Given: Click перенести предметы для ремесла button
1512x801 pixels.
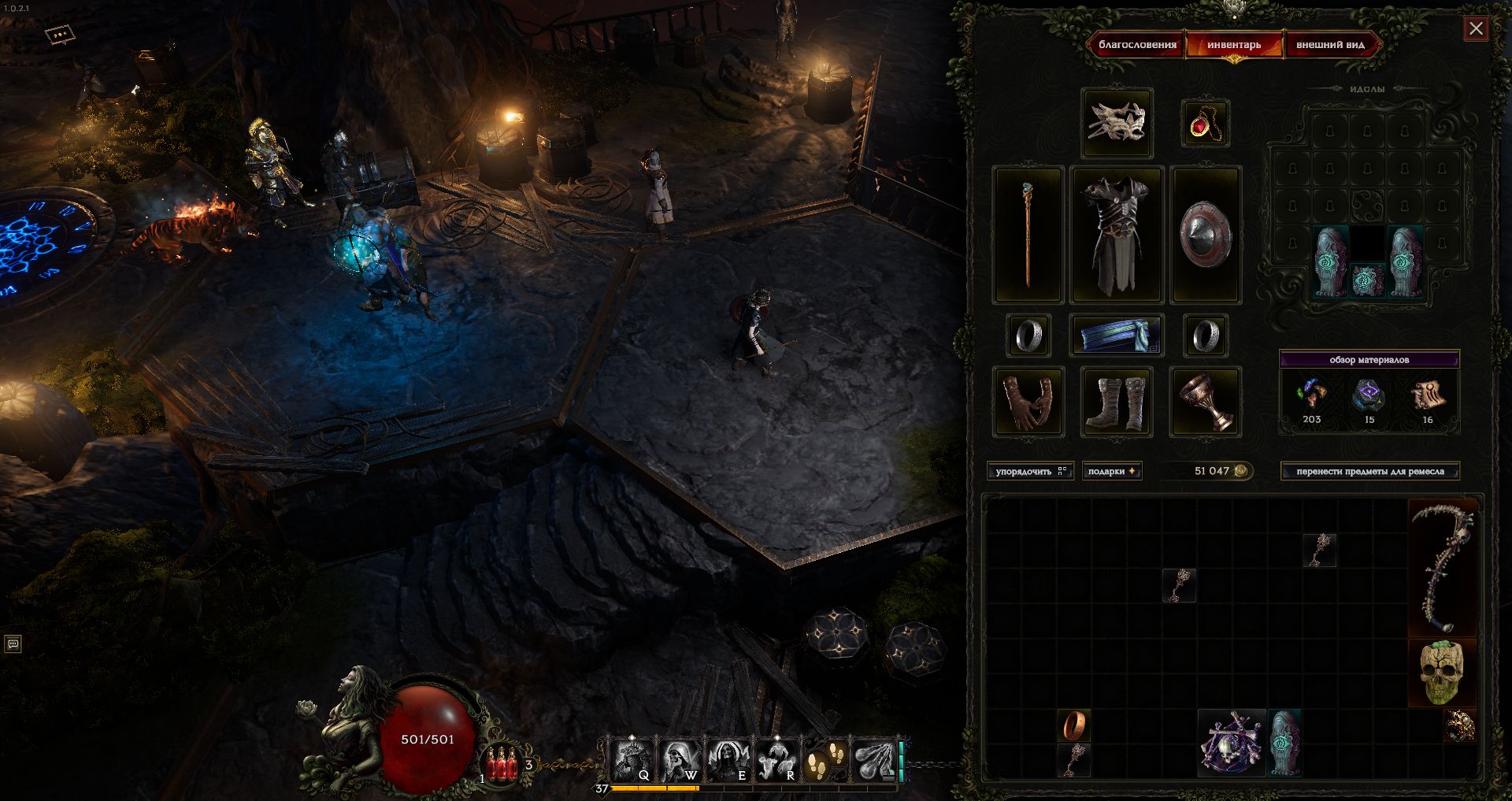Looking at the screenshot, I should pyautogui.click(x=1369, y=471).
